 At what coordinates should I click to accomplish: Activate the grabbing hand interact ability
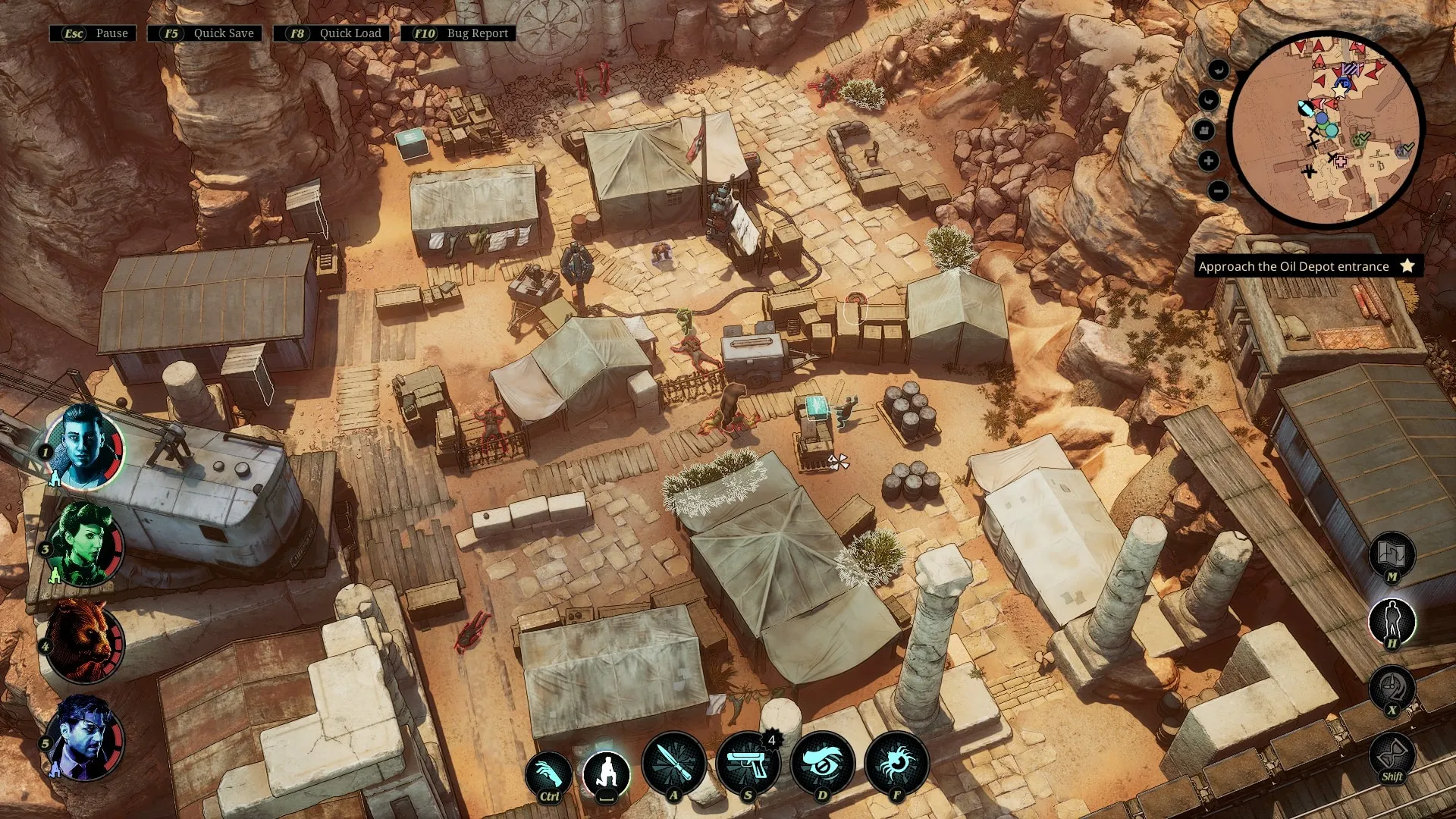pos(548,775)
